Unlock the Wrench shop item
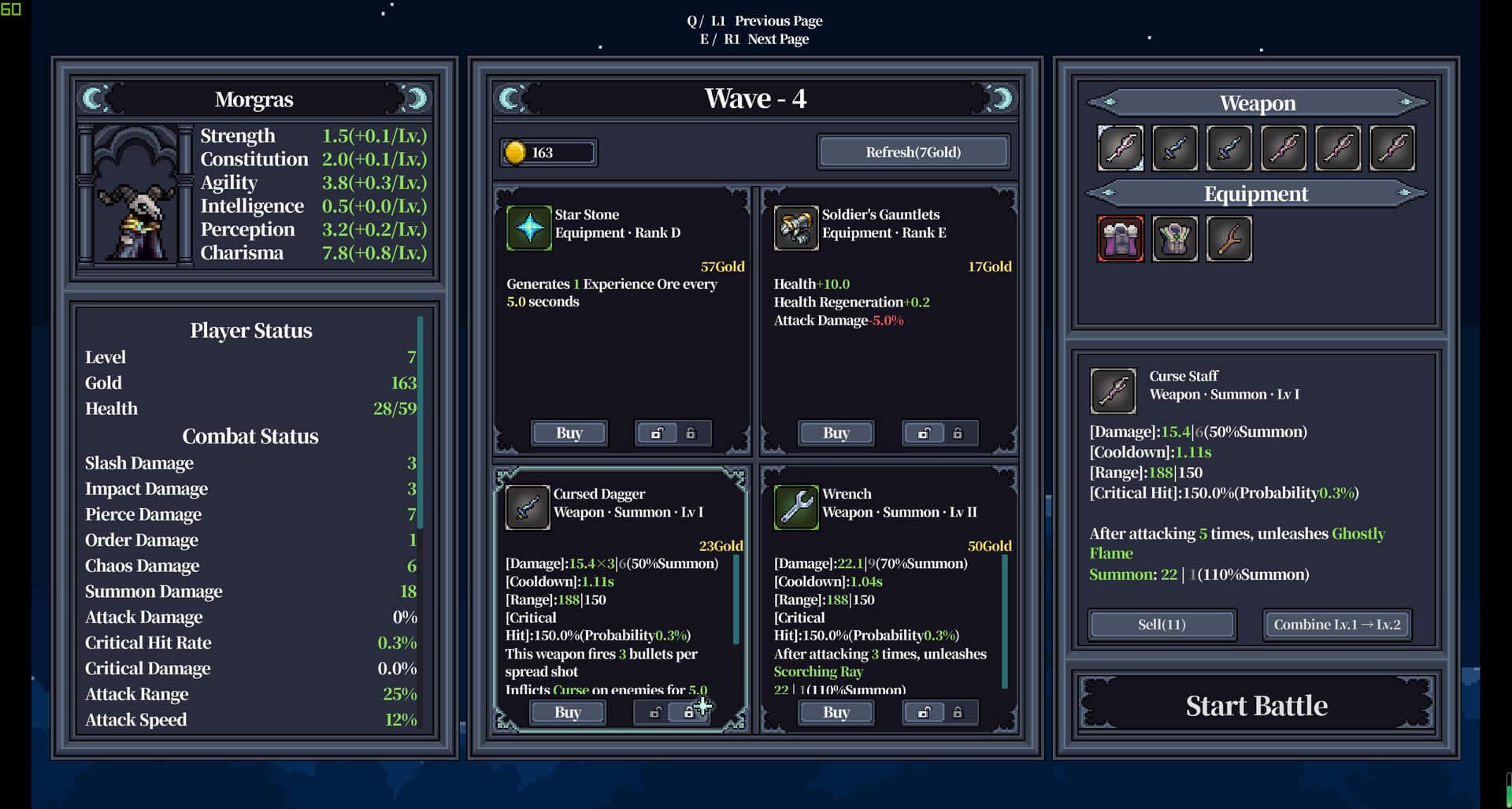Image resolution: width=1512 pixels, height=809 pixels. click(x=922, y=712)
